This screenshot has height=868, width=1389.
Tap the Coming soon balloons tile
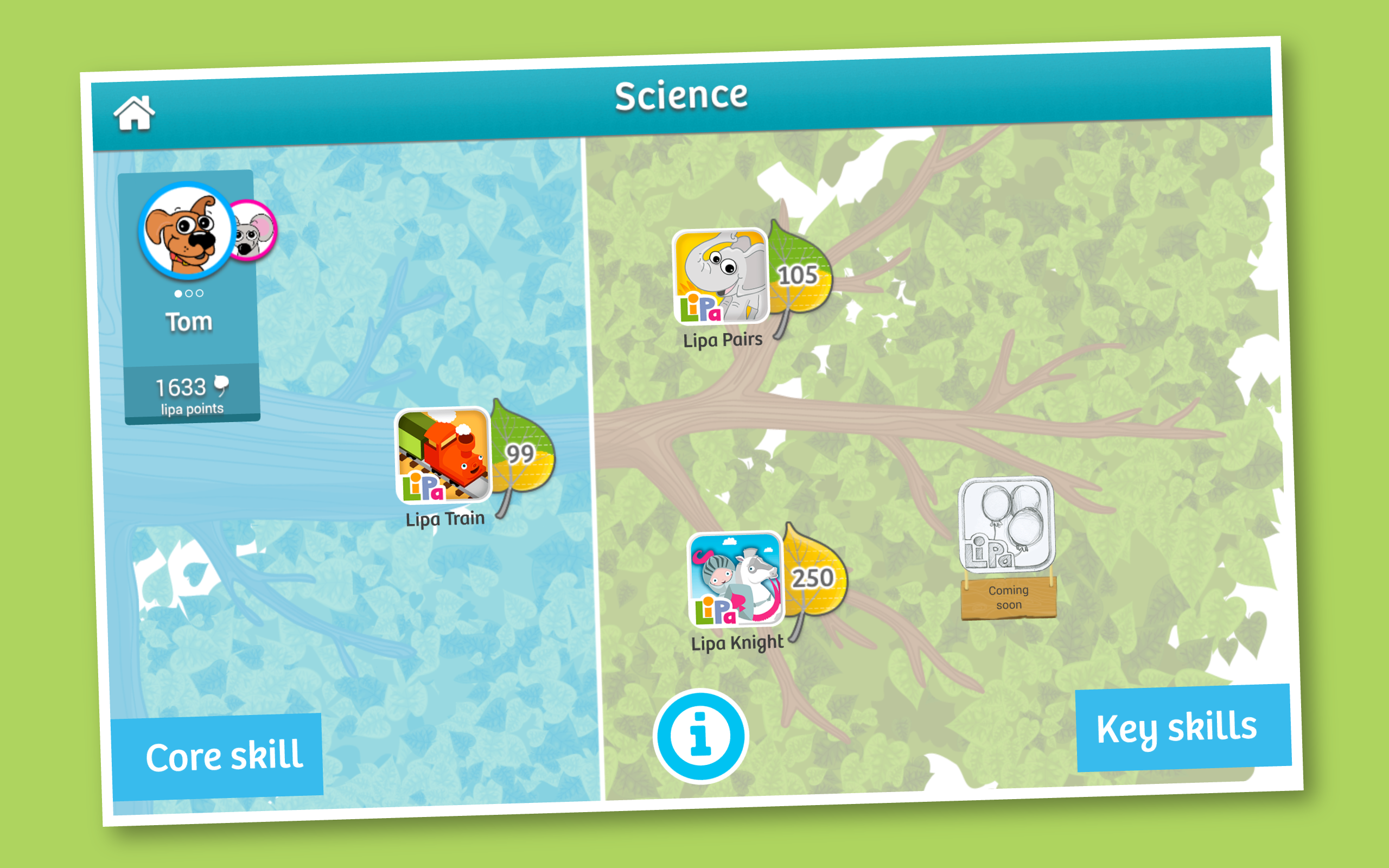(1006, 525)
